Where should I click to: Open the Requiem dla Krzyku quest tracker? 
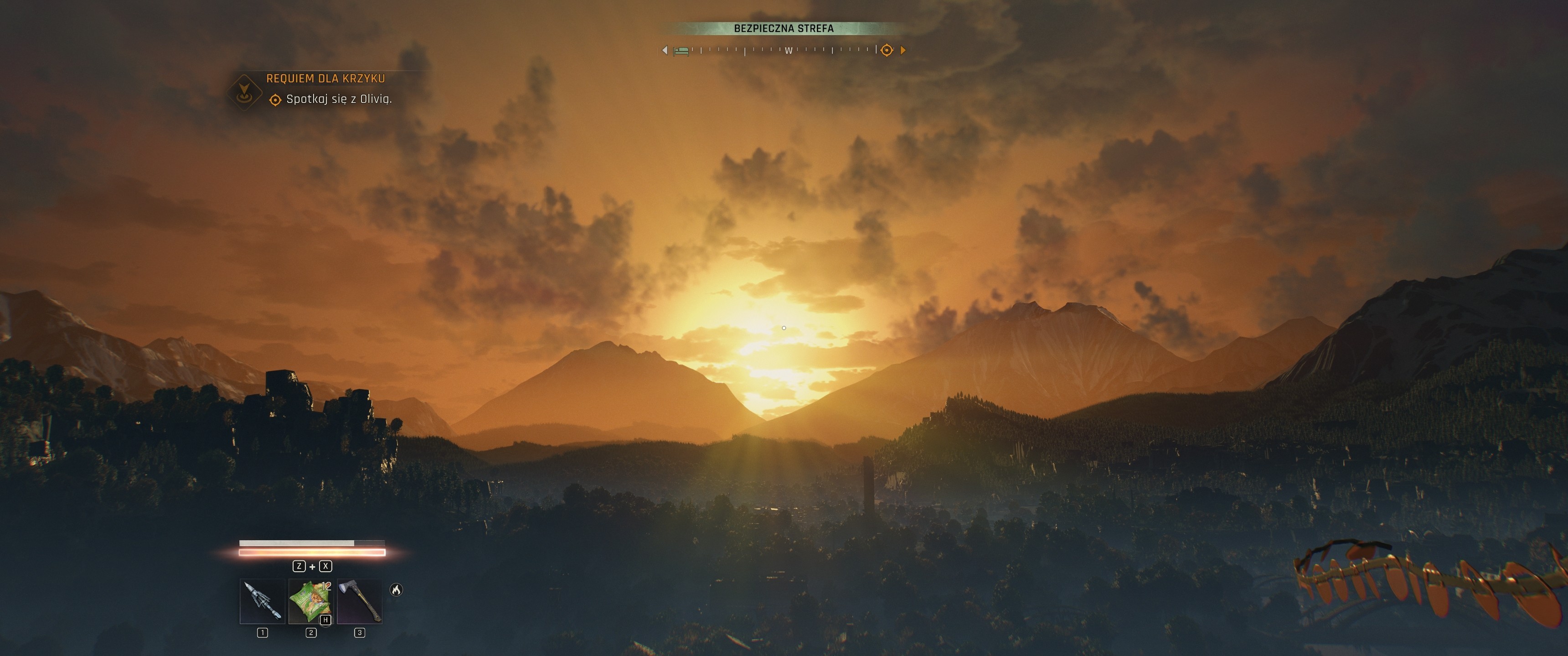click(x=325, y=78)
